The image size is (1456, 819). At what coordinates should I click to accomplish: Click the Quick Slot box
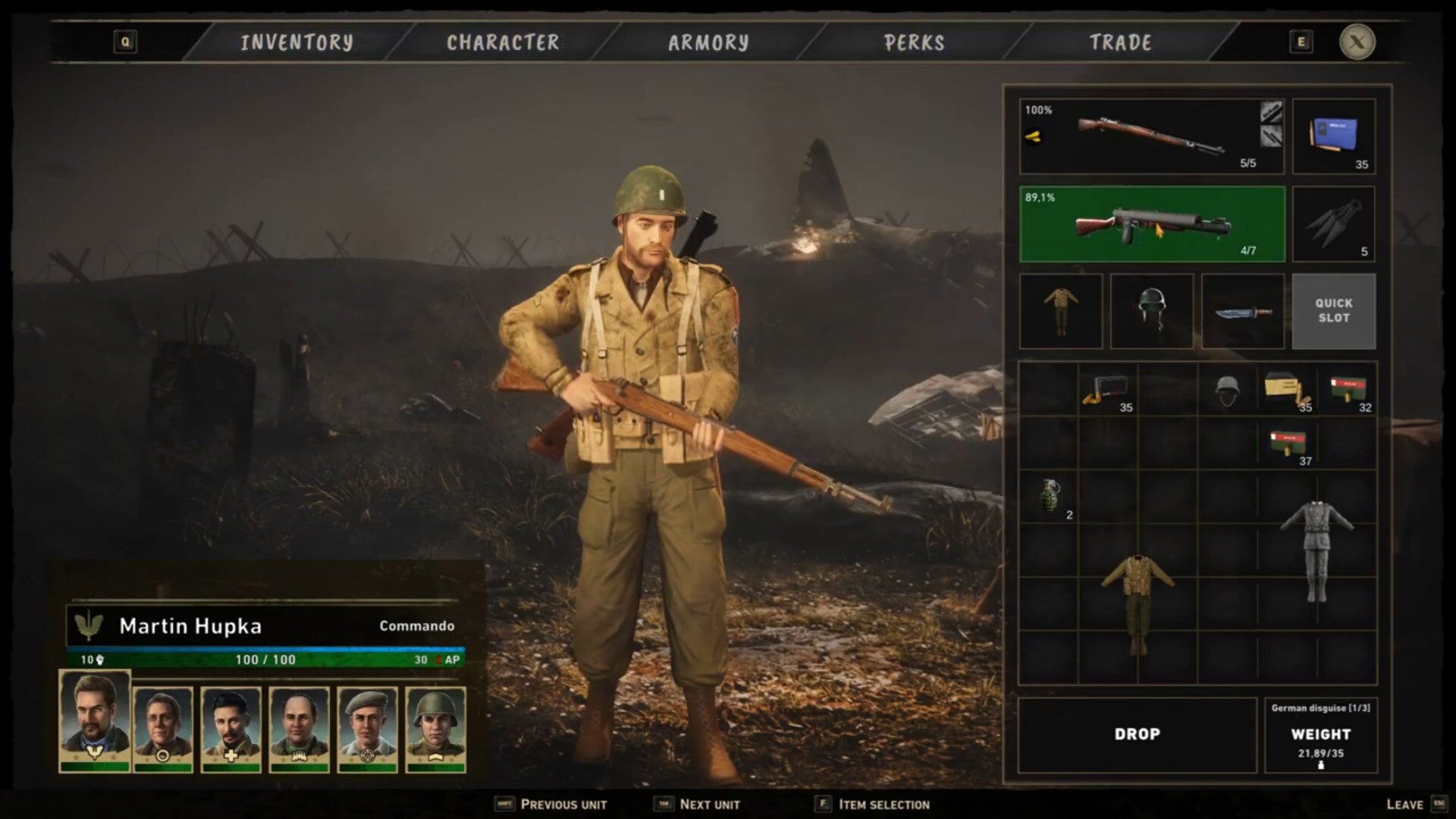coord(1333,311)
